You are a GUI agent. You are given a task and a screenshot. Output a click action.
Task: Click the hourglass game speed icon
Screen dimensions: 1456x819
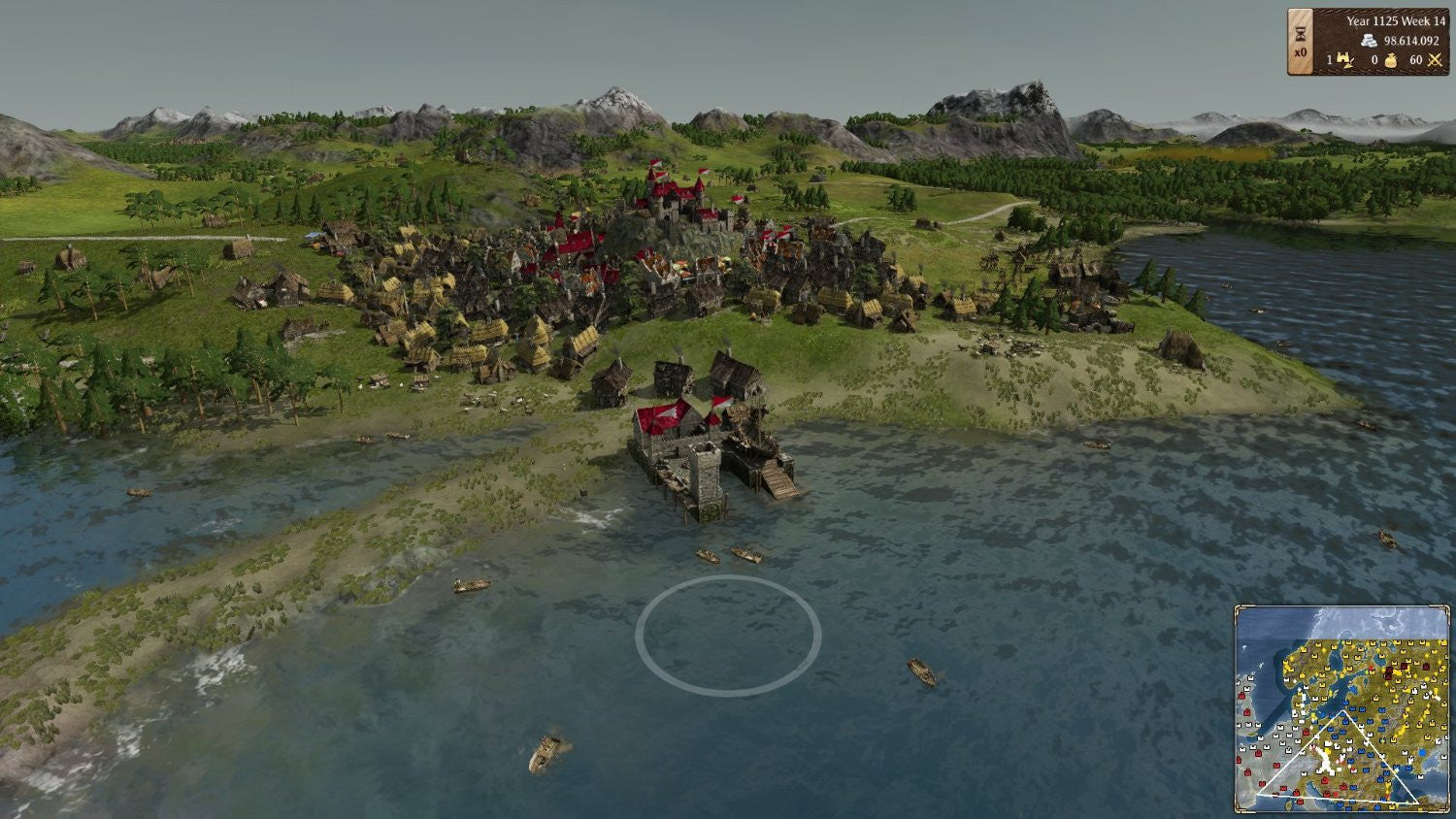point(1299,33)
